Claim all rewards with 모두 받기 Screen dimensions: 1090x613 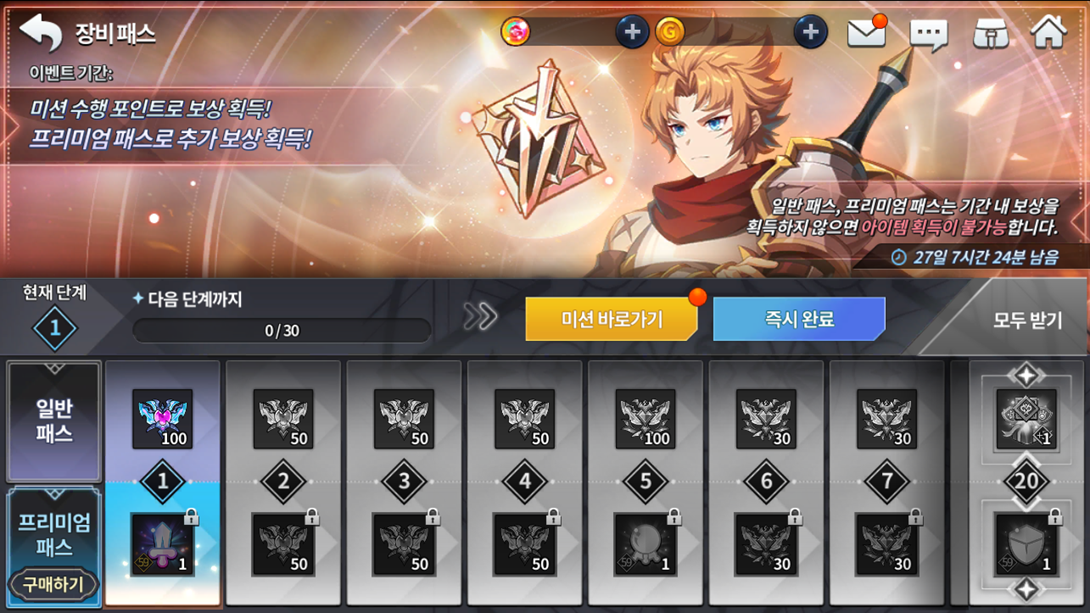1026,321
